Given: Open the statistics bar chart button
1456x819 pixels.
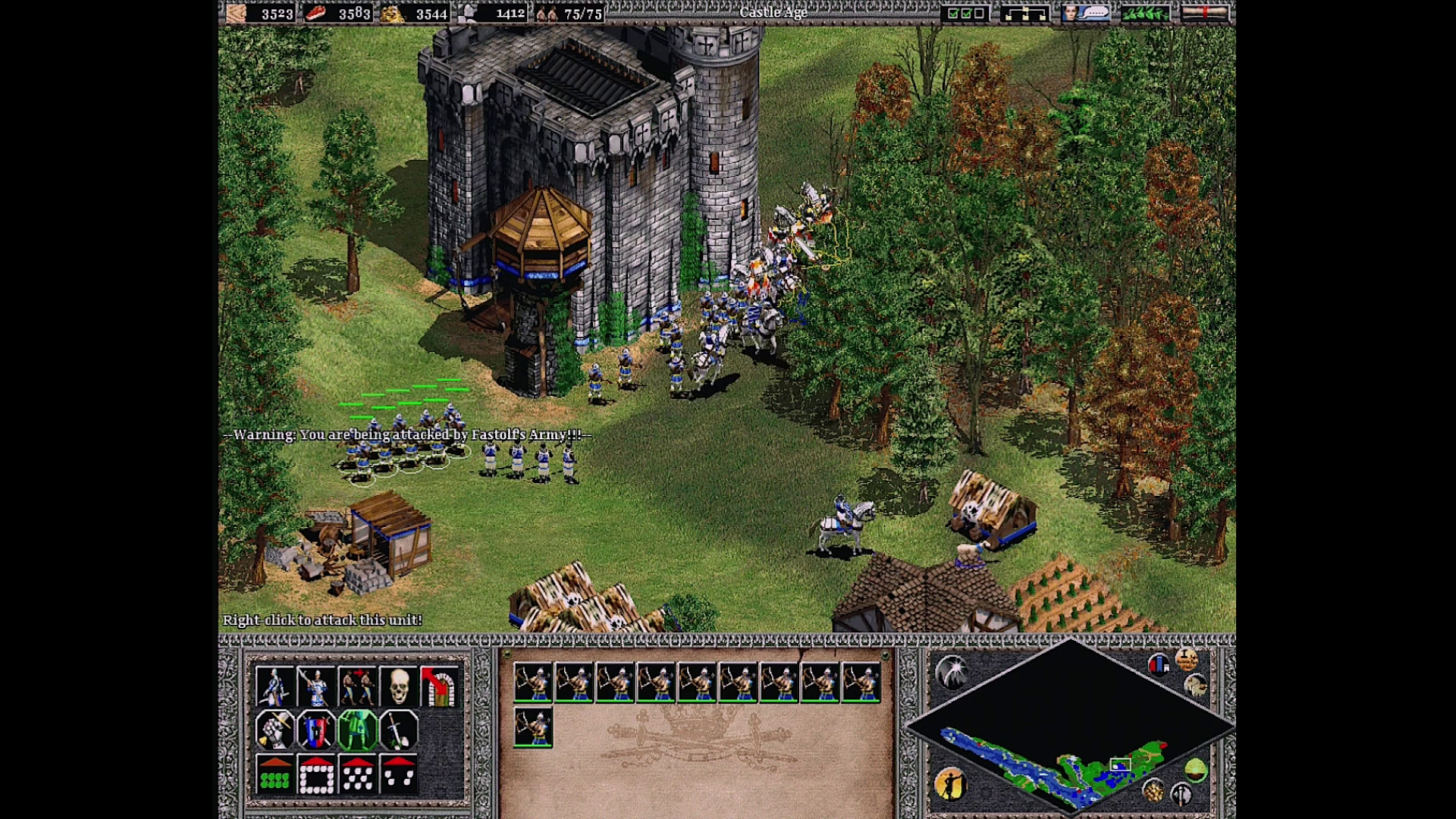Looking at the screenshot, I should tap(1158, 665).
